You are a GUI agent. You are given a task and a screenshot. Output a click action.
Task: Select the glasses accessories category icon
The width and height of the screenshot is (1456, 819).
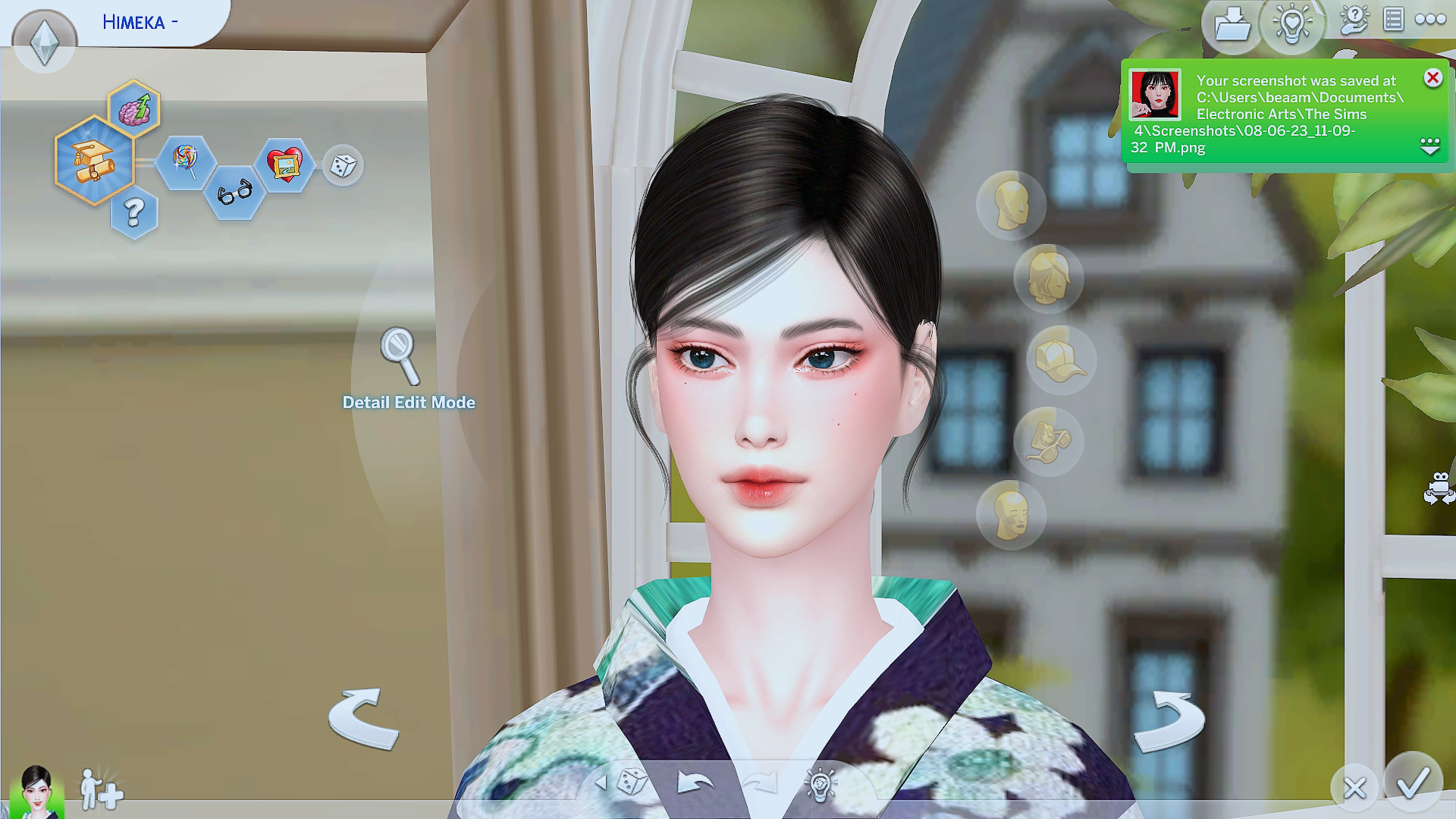coord(1050,441)
